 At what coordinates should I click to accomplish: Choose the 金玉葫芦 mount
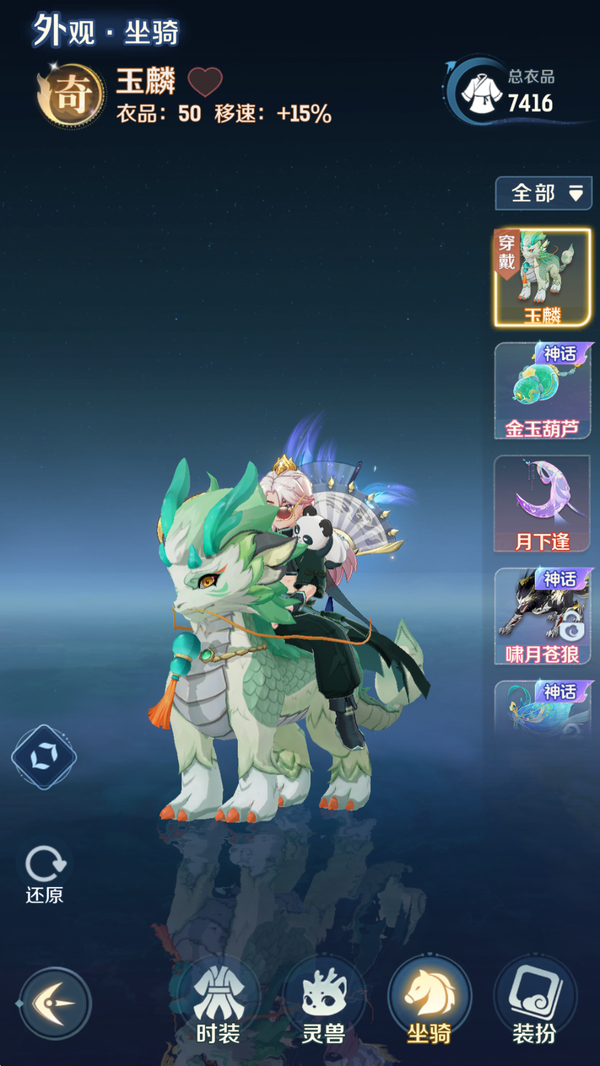[x=542, y=391]
